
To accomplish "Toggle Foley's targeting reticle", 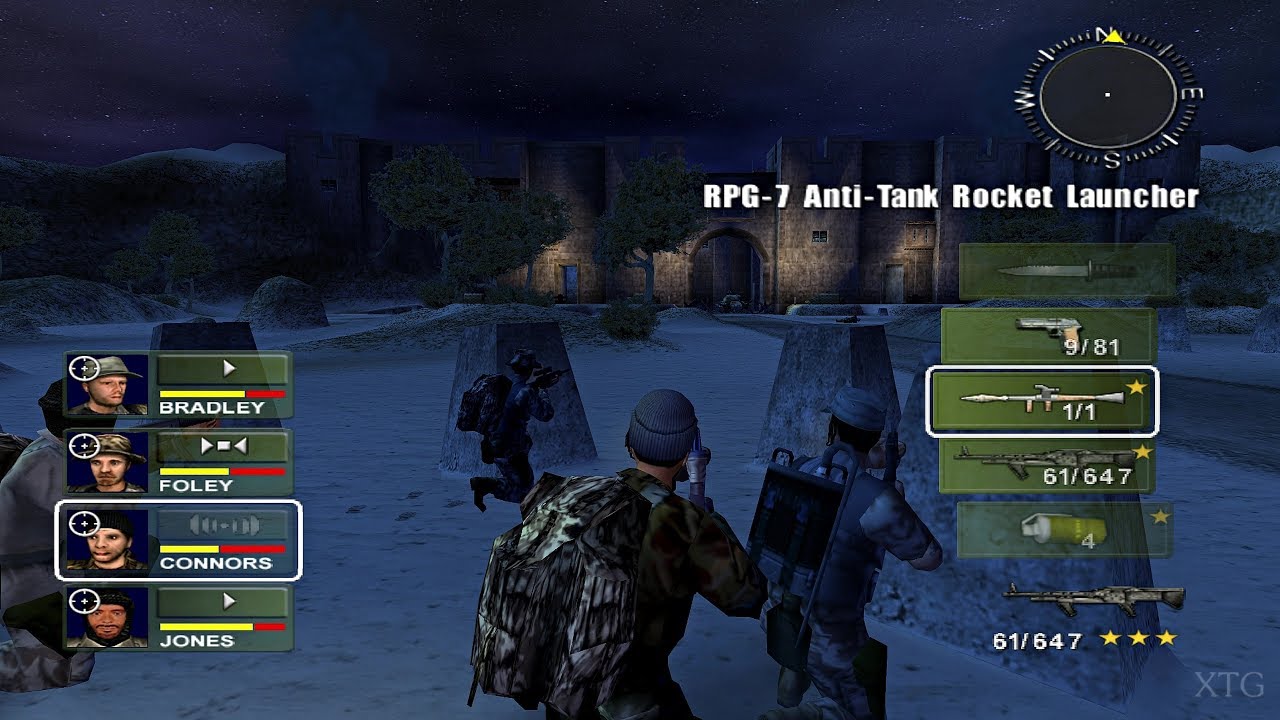I will 83,448.
